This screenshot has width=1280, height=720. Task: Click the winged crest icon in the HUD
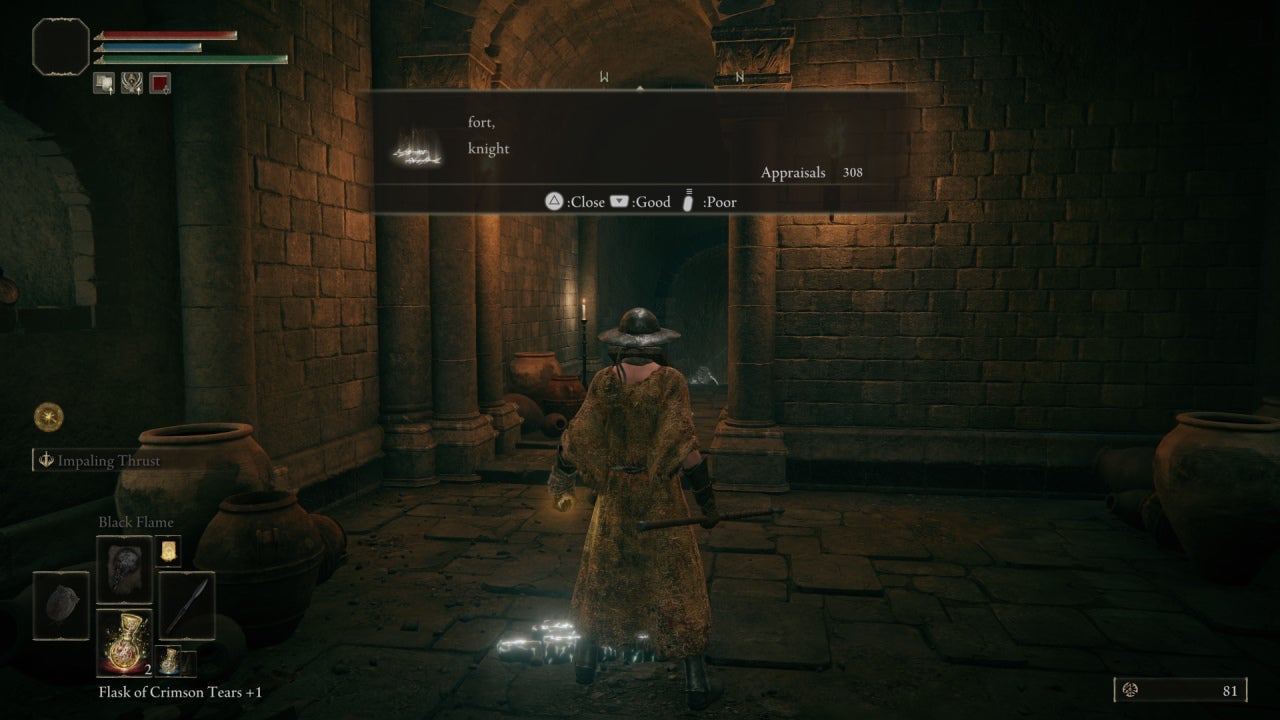point(131,82)
